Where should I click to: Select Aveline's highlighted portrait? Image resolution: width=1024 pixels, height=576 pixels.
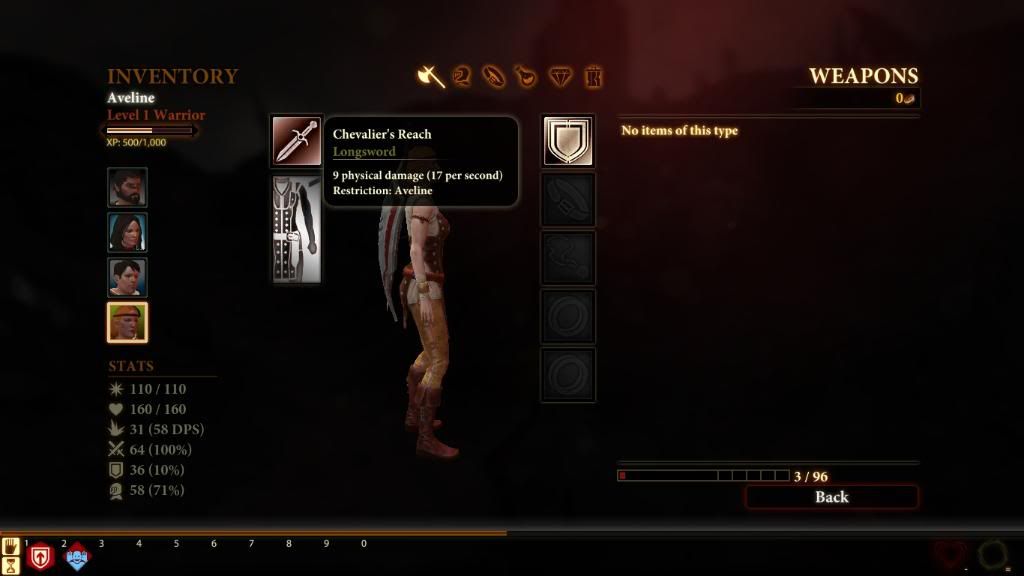pyautogui.click(x=127, y=322)
